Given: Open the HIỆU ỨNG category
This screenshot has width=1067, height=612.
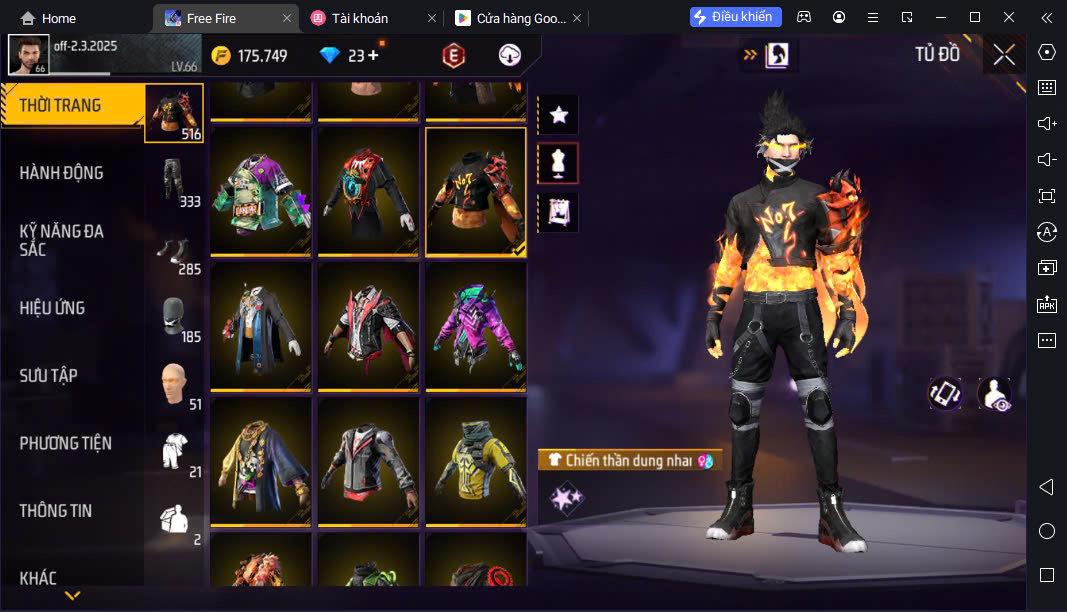Looking at the screenshot, I should pos(52,308).
